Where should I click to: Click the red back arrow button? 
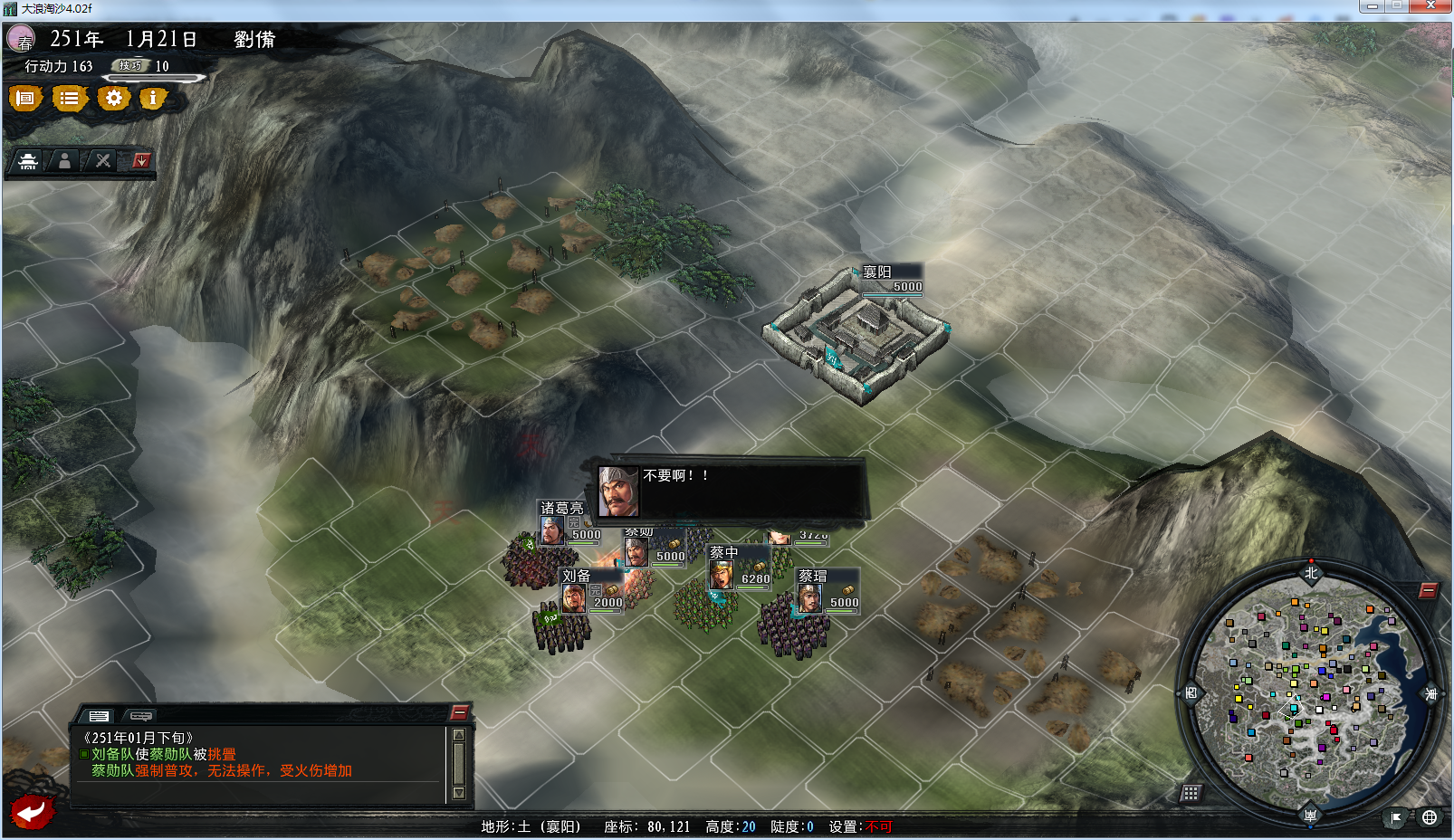[x=33, y=811]
